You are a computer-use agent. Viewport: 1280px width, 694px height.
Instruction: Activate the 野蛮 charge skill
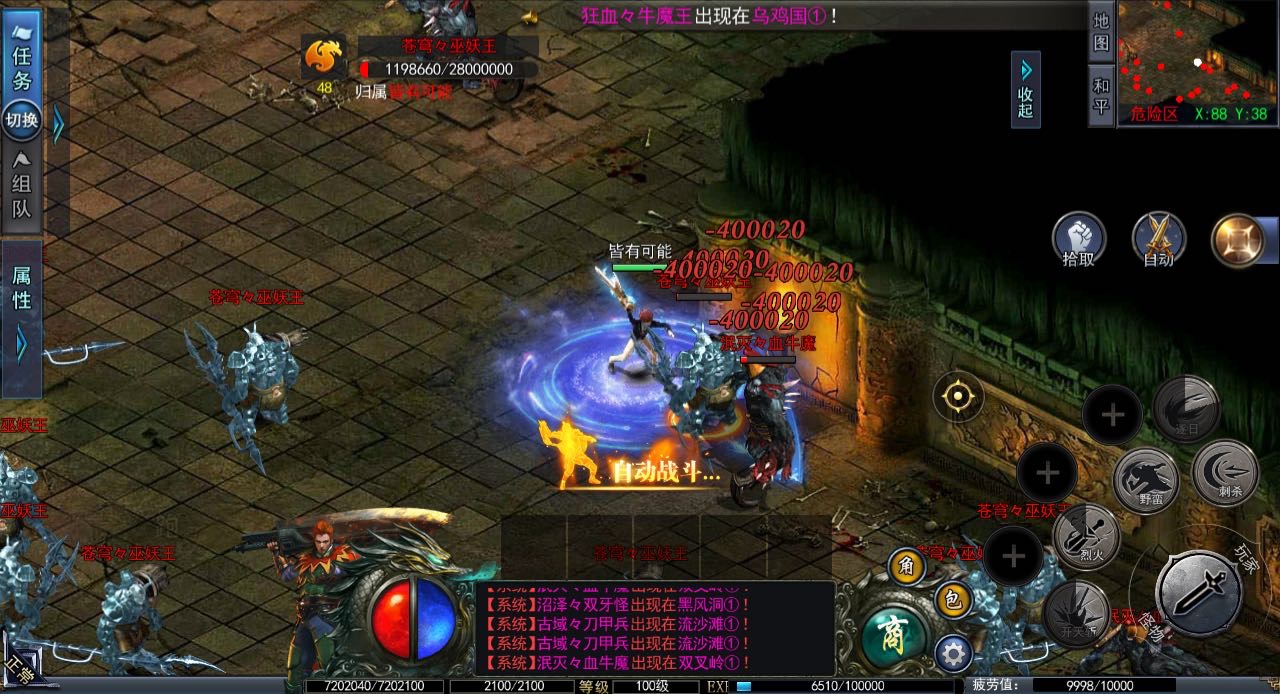click(1143, 477)
